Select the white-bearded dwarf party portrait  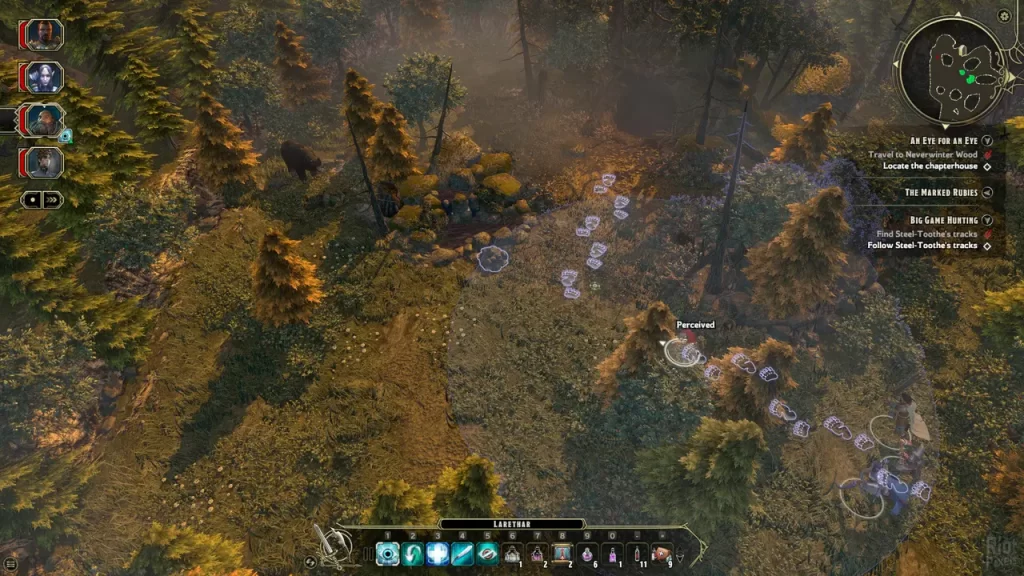(44, 120)
